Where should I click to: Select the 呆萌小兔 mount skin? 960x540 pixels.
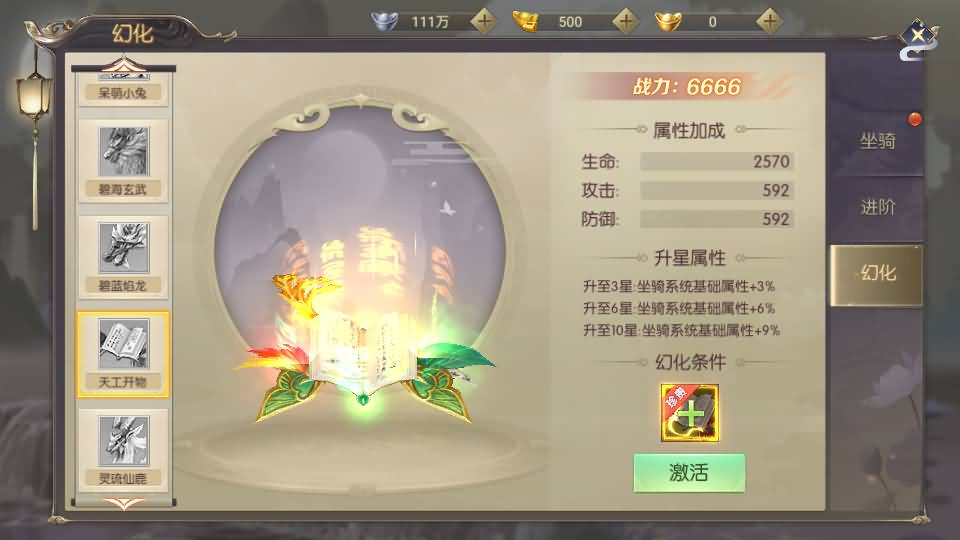click(124, 90)
